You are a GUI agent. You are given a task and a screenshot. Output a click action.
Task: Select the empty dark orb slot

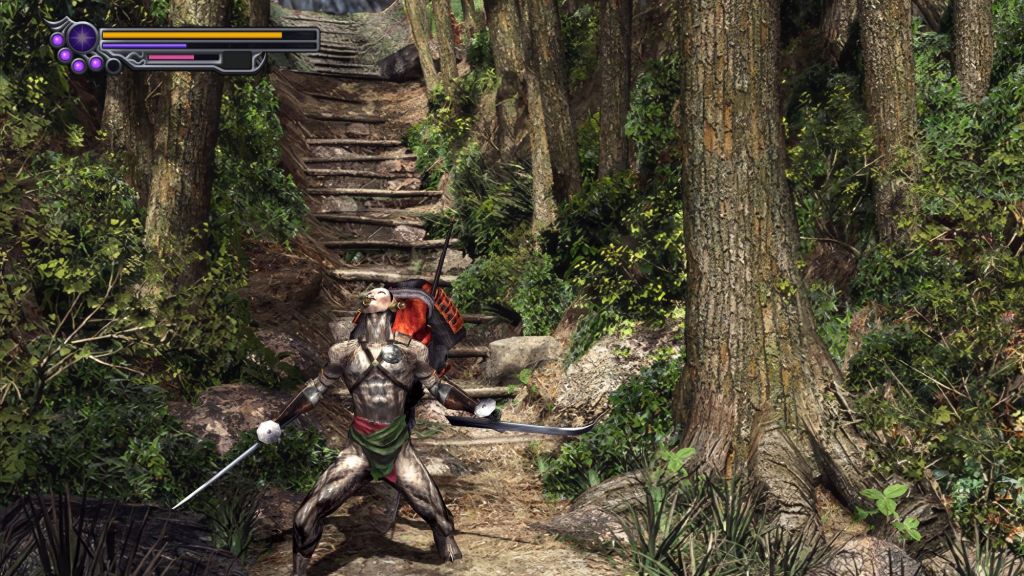113,66
